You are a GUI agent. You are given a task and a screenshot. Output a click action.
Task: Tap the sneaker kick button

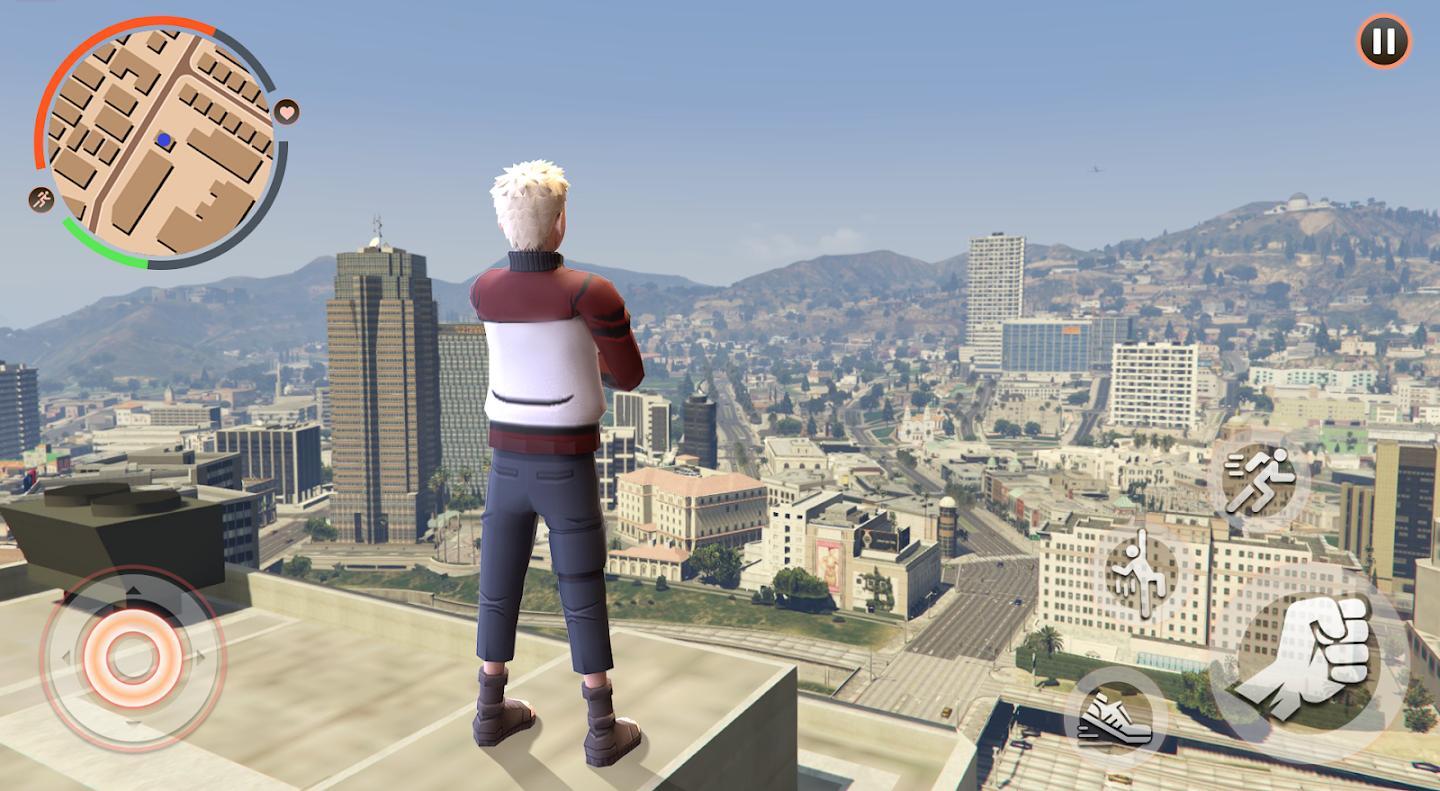(x=1115, y=716)
